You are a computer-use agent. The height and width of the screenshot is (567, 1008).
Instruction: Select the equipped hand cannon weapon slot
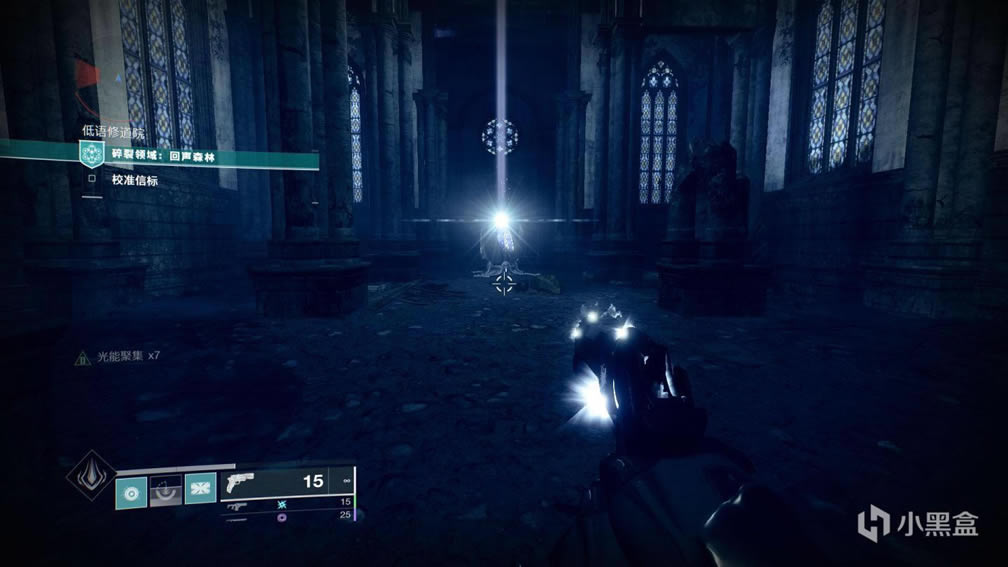pyautogui.click(x=288, y=483)
